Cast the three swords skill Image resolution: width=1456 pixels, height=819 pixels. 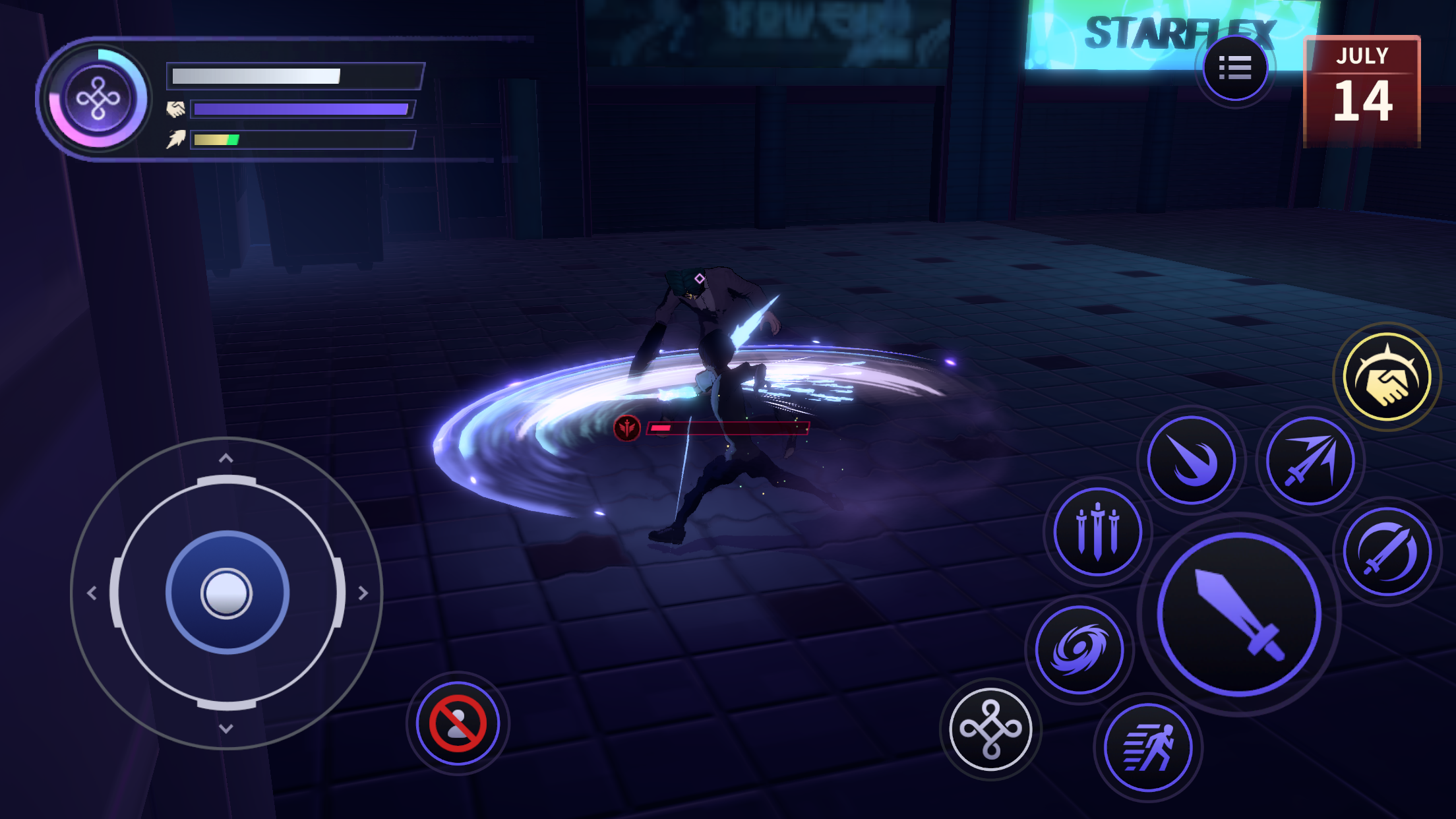1097,531
